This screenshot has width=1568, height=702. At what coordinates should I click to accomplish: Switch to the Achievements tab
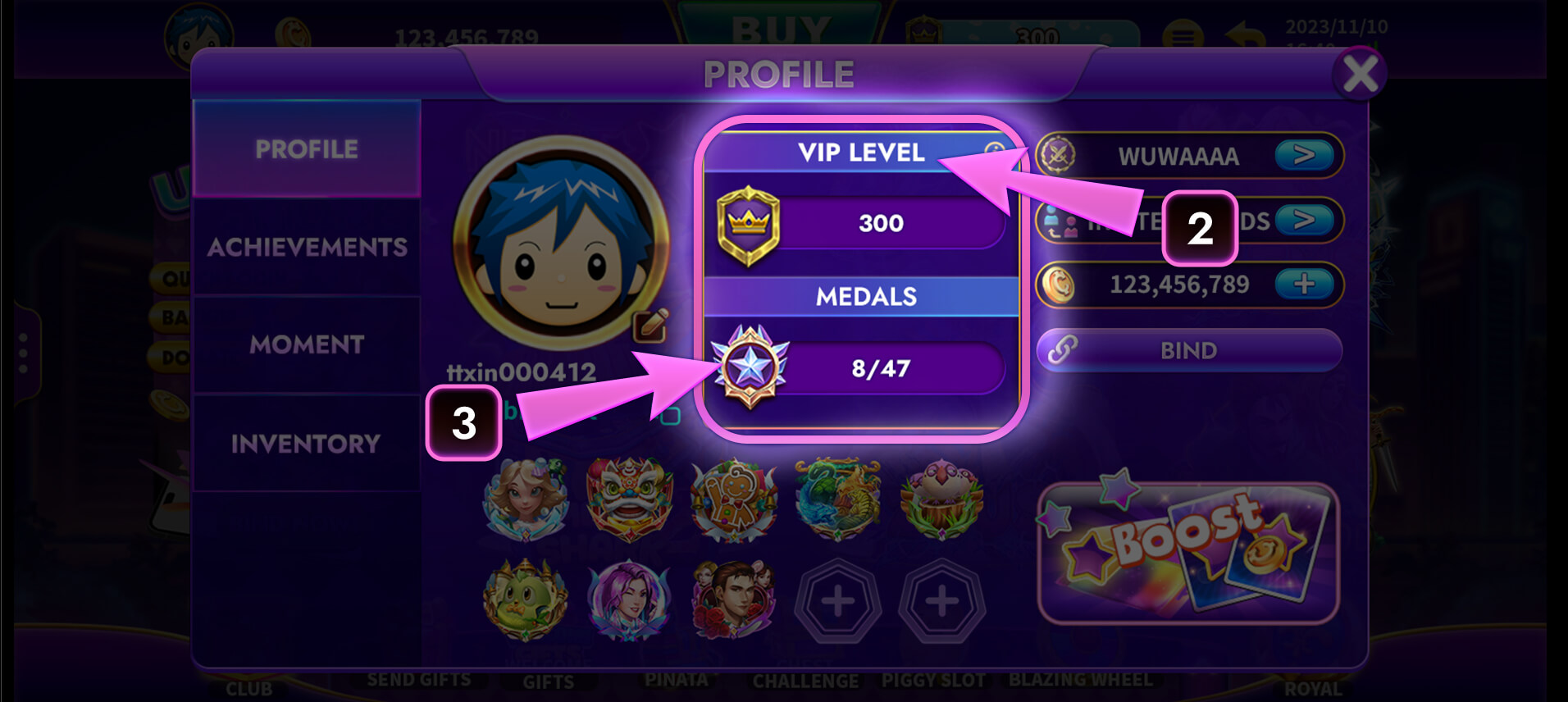tap(307, 246)
